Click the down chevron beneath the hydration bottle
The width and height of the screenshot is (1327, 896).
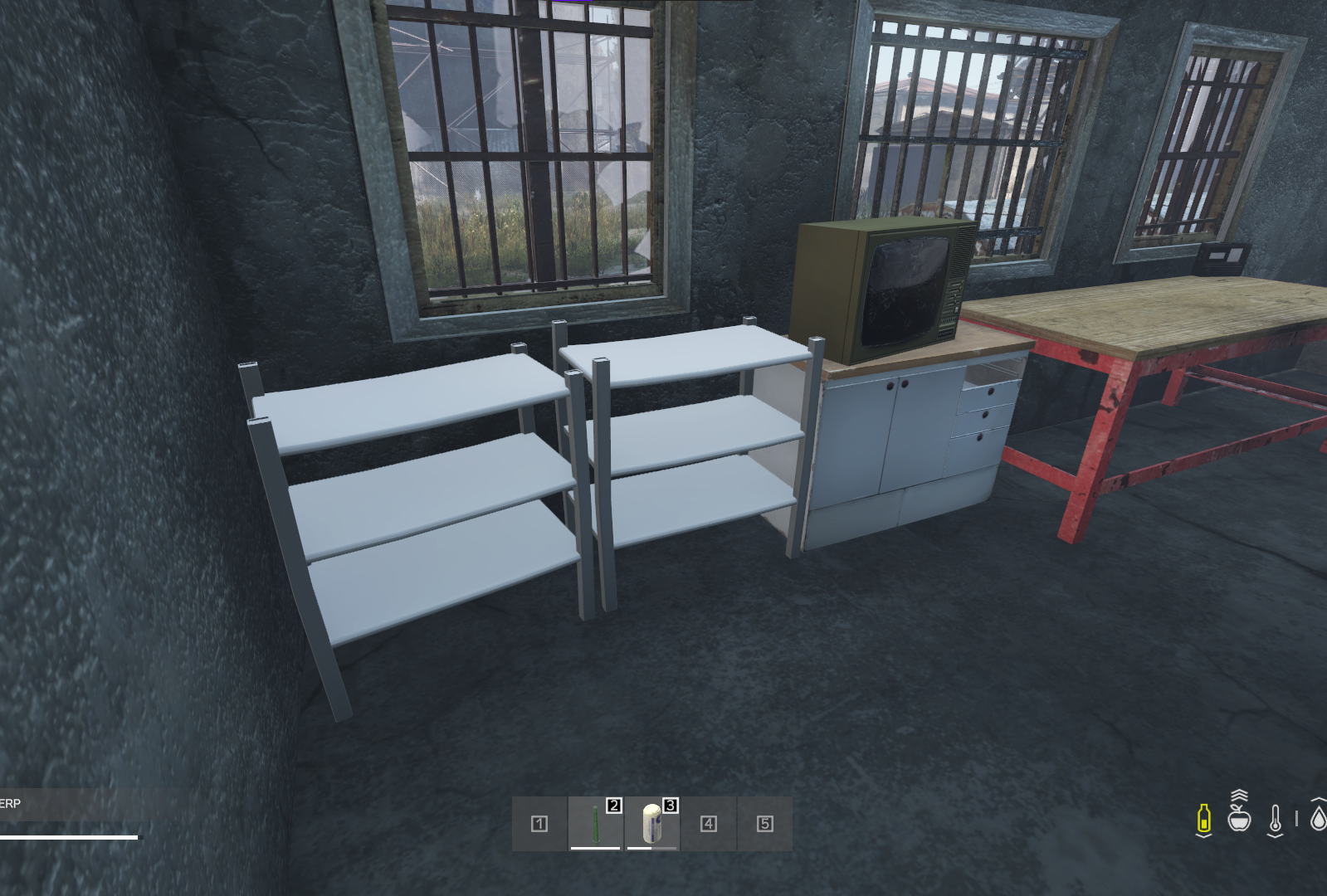point(1204,835)
